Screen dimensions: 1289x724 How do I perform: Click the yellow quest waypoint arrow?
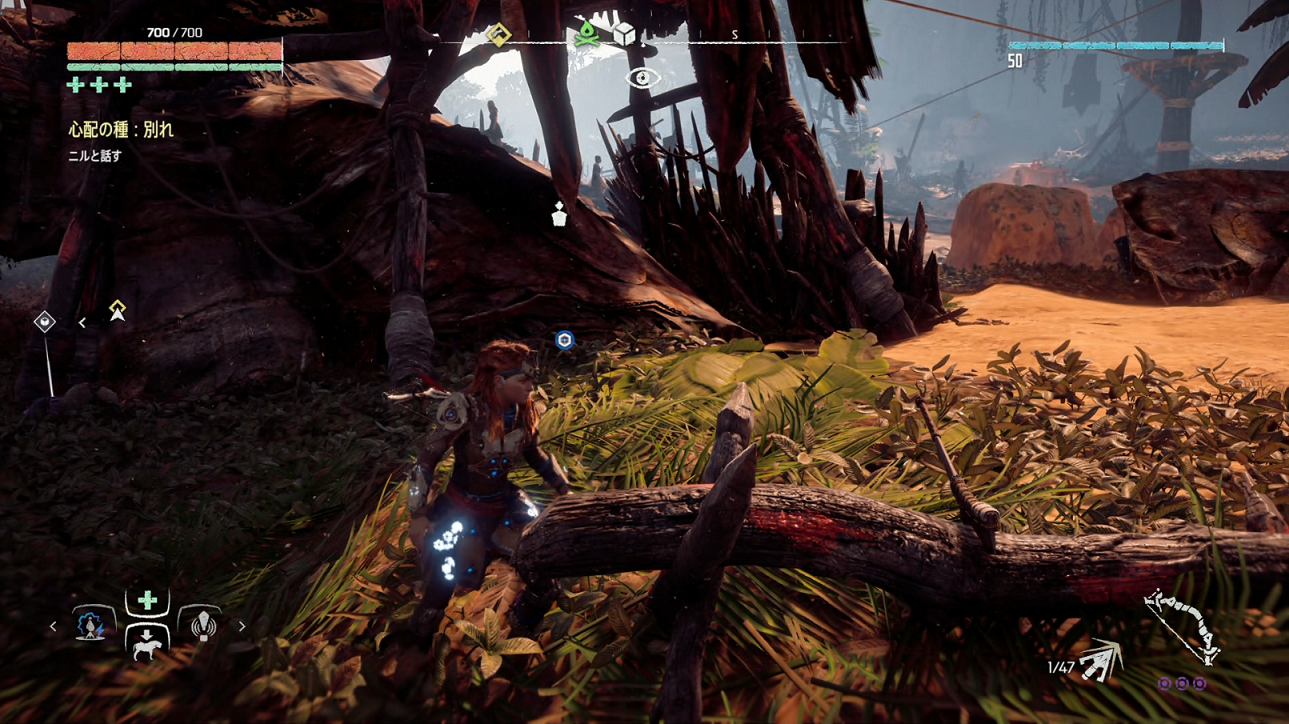pos(117,310)
